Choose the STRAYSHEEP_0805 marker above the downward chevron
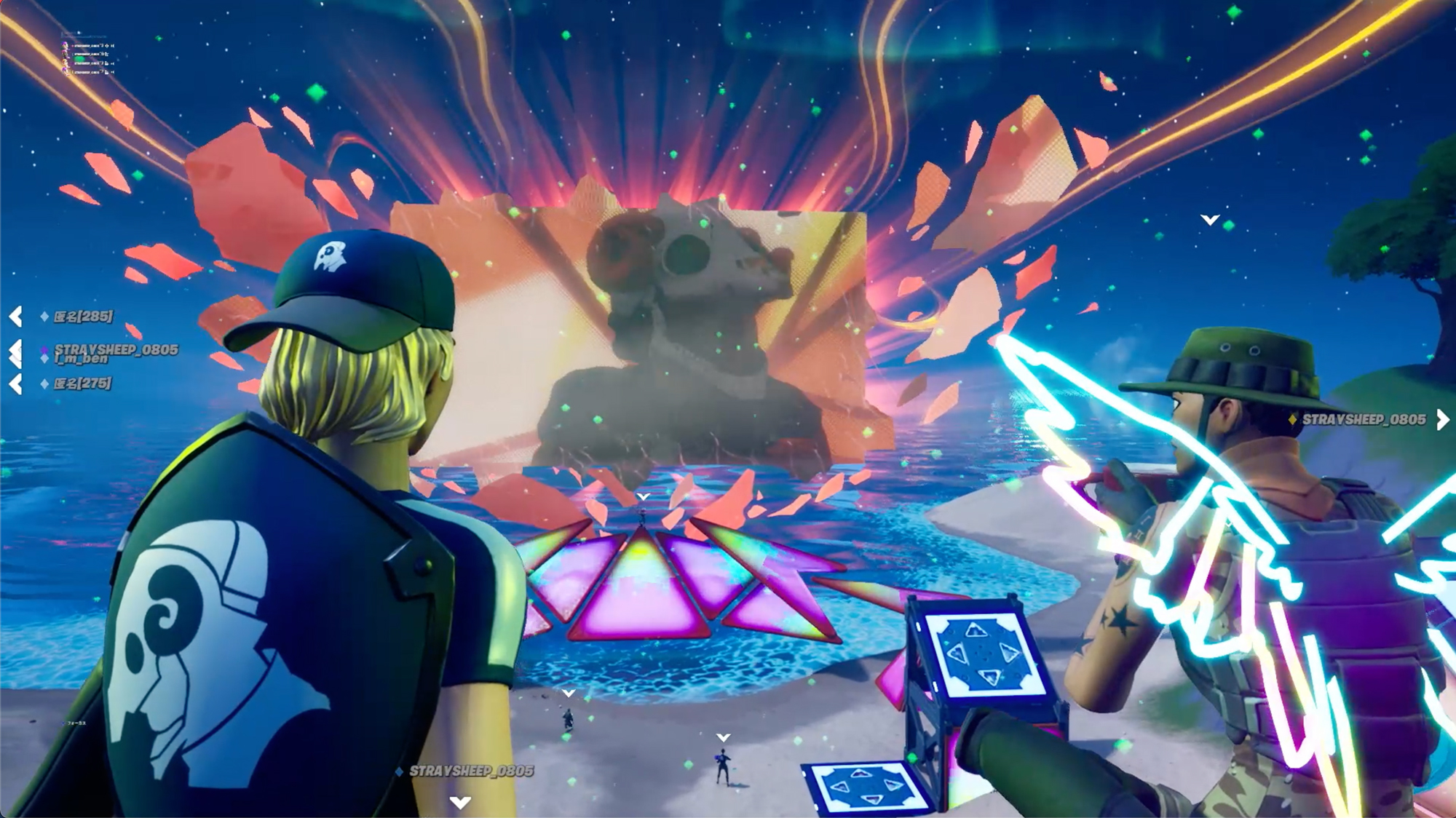Screen dimensions: 1456x818 [471, 771]
